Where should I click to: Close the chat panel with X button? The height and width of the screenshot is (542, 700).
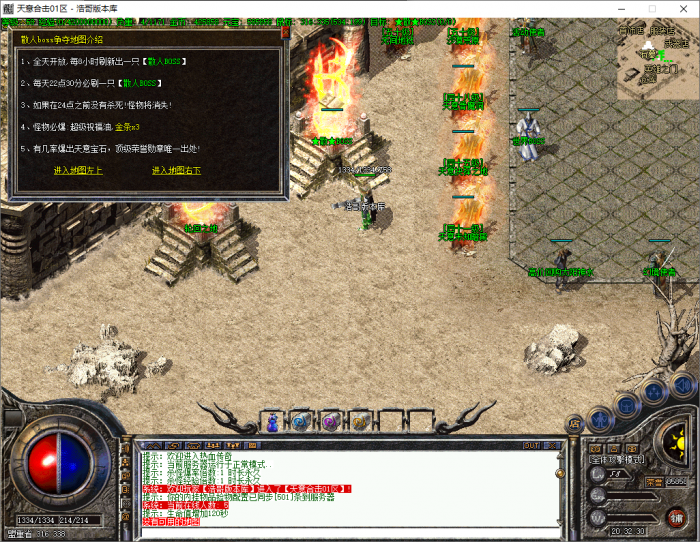(x=553, y=444)
